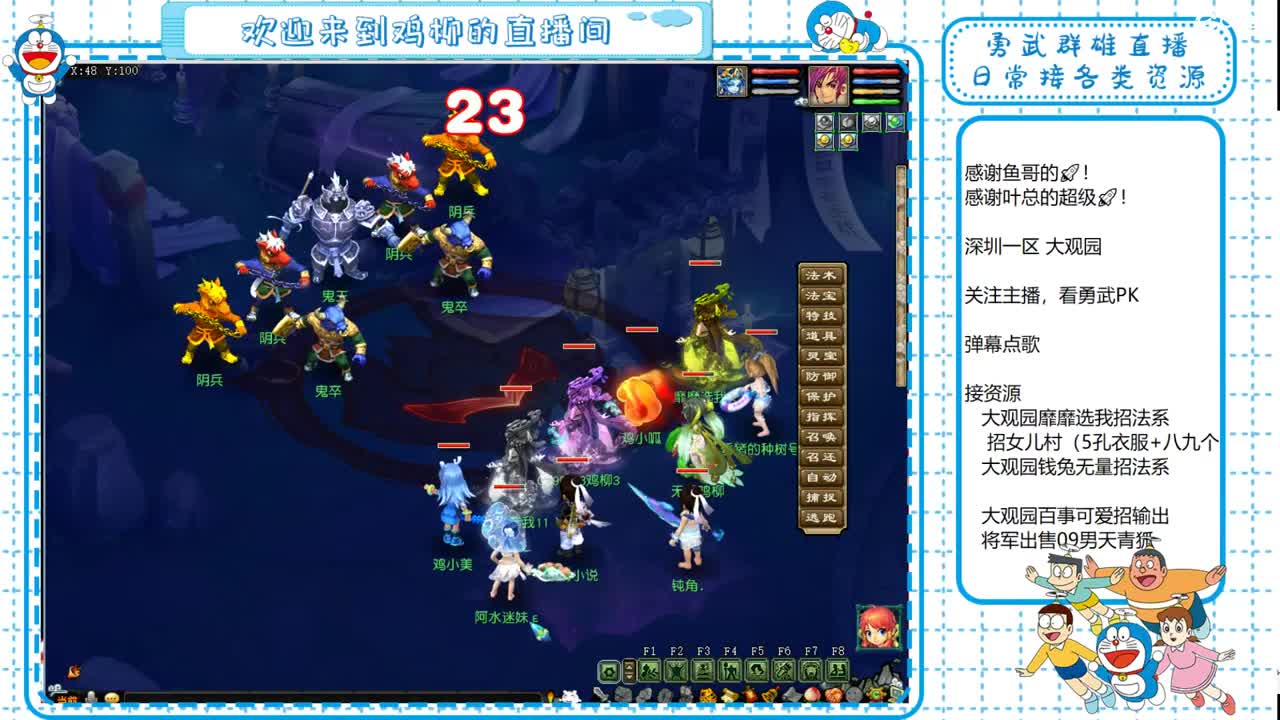1280x720 pixels.
Task: Click the gold coin slot under the character portrait
Action: click(x=825, y=141)
